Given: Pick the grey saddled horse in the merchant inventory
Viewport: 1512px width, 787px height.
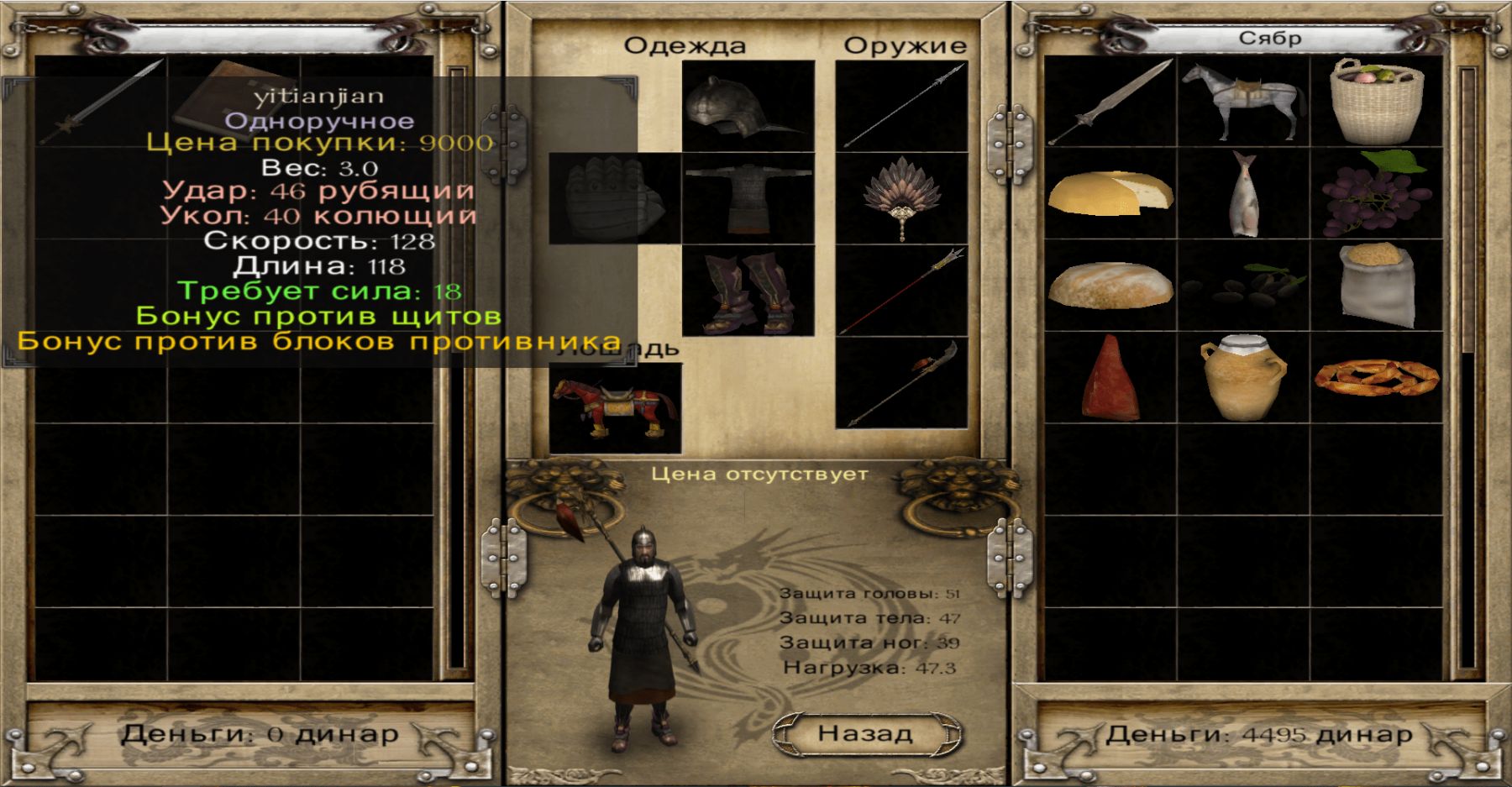Looking at the screenshot, I should pos(1243,102).
